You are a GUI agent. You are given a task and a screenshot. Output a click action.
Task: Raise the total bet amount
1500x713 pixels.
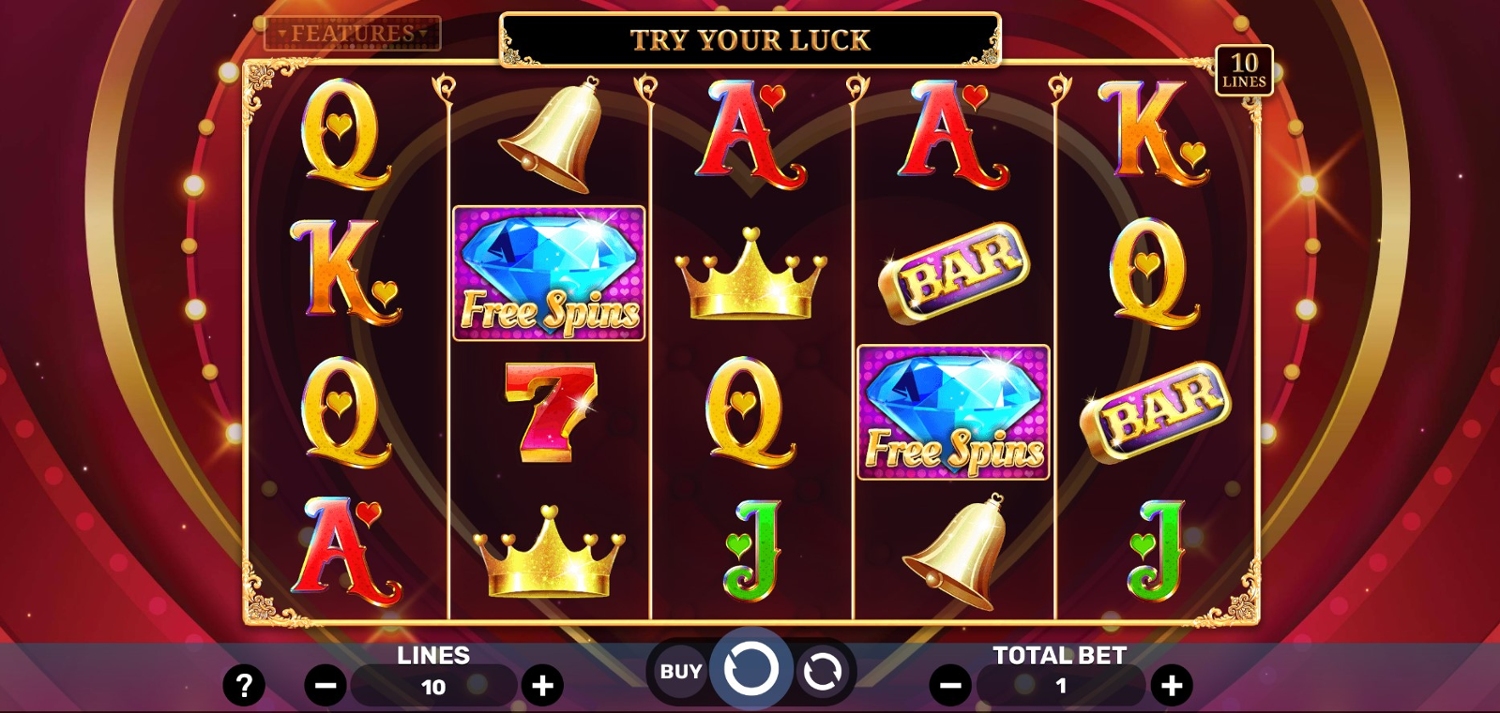[1171, 686]
